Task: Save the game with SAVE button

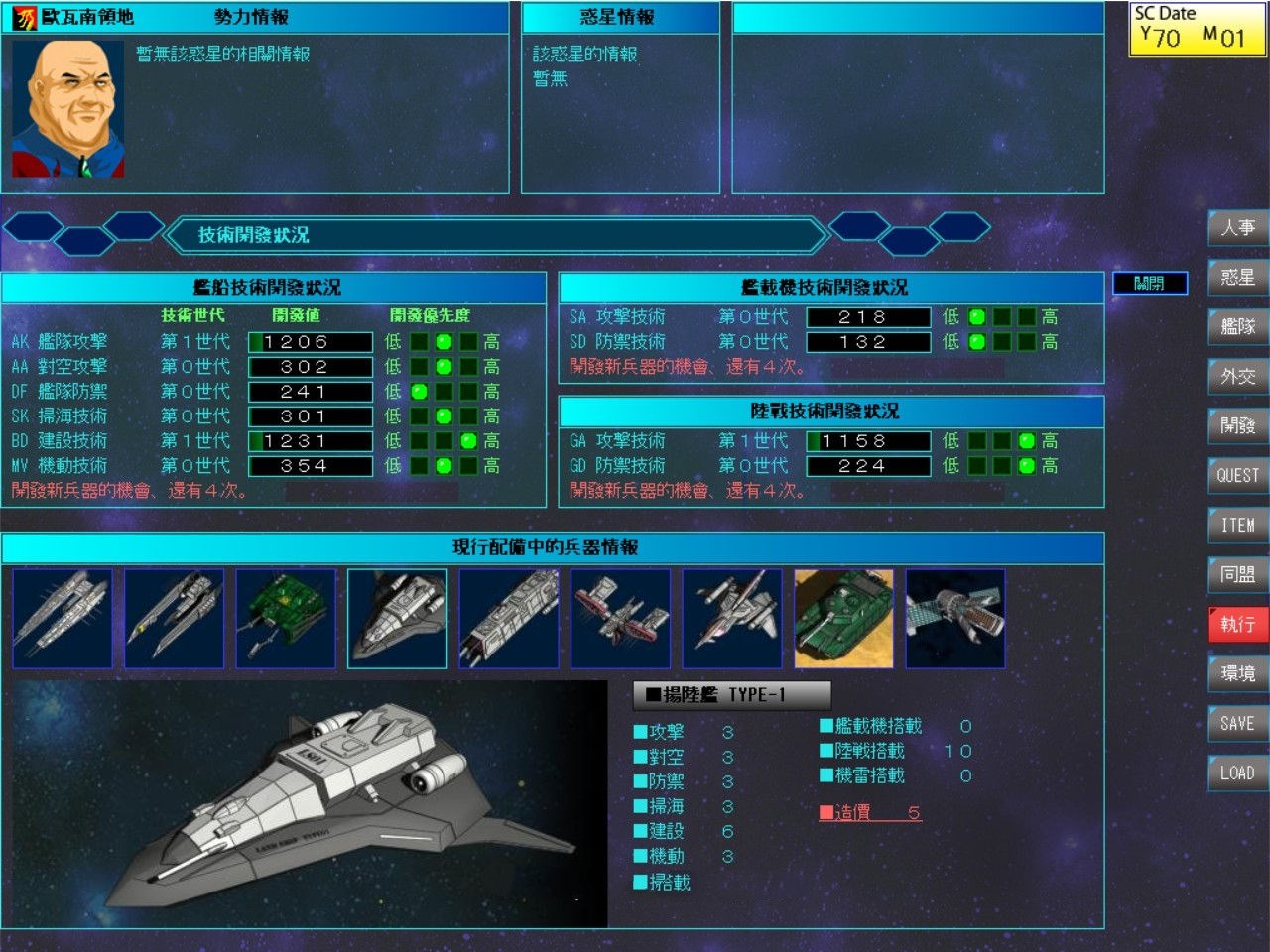Action: pyautogui.click(x=1237, y=724)
